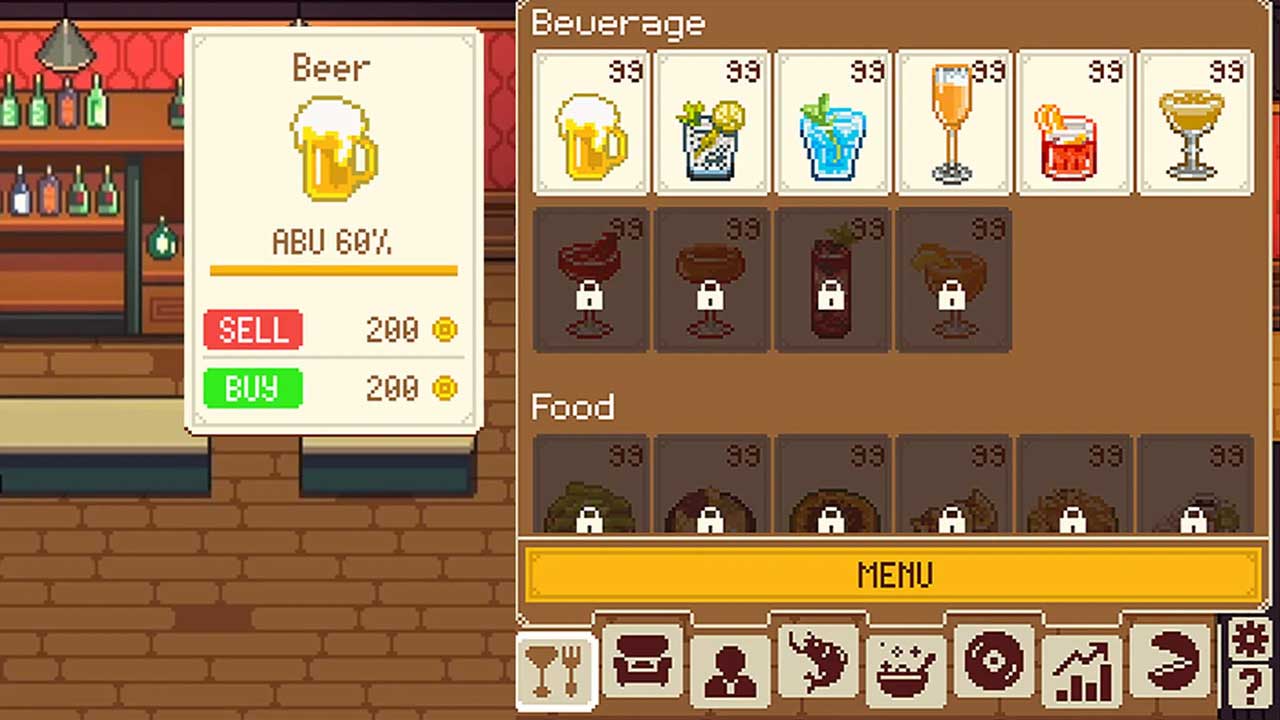The width and height of the screenshot is (1280, 720).
Task: Open the pie chart tab
Action: click(x=1170, y=662)
